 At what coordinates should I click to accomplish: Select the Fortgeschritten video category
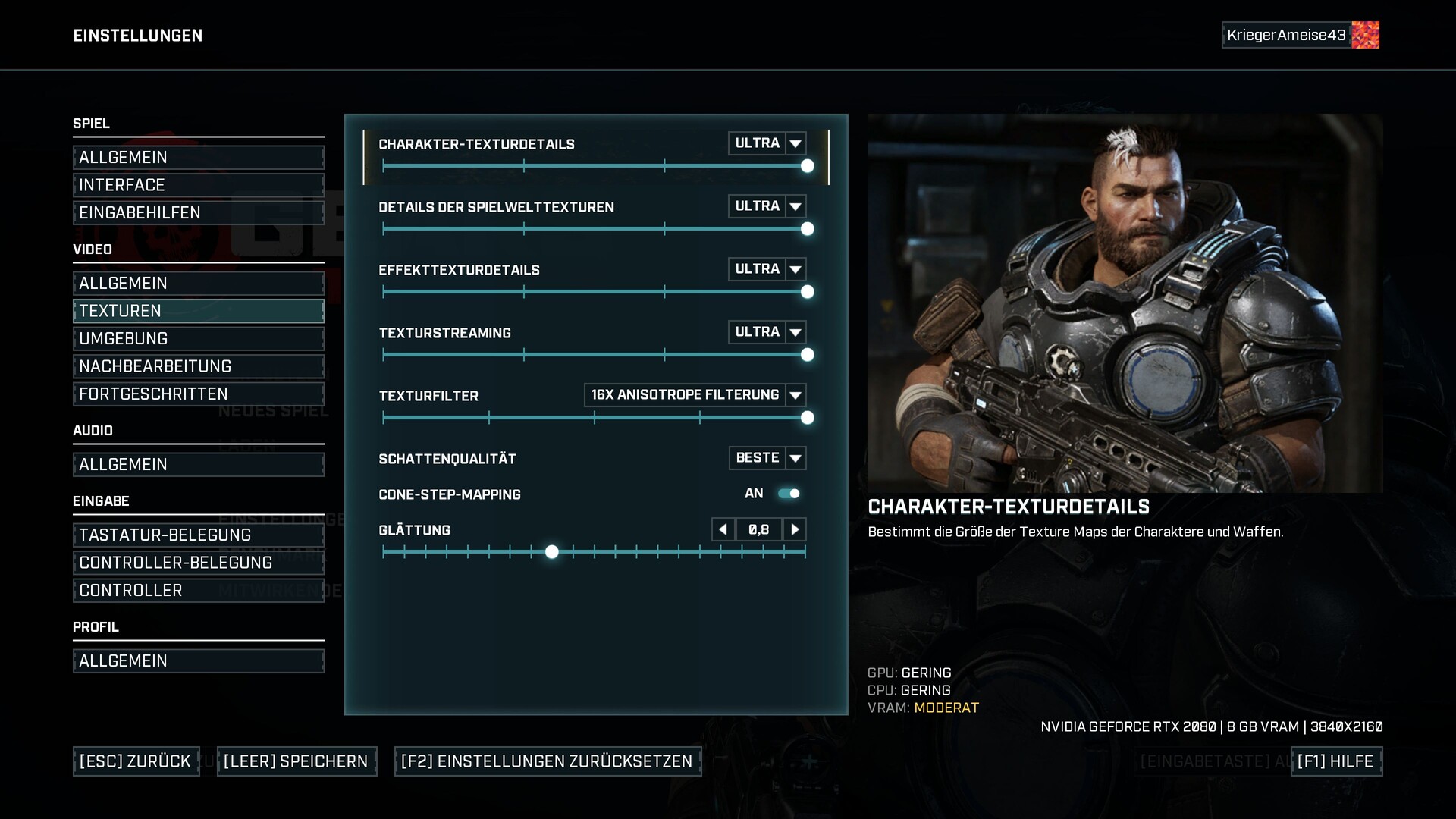point(199,394)
